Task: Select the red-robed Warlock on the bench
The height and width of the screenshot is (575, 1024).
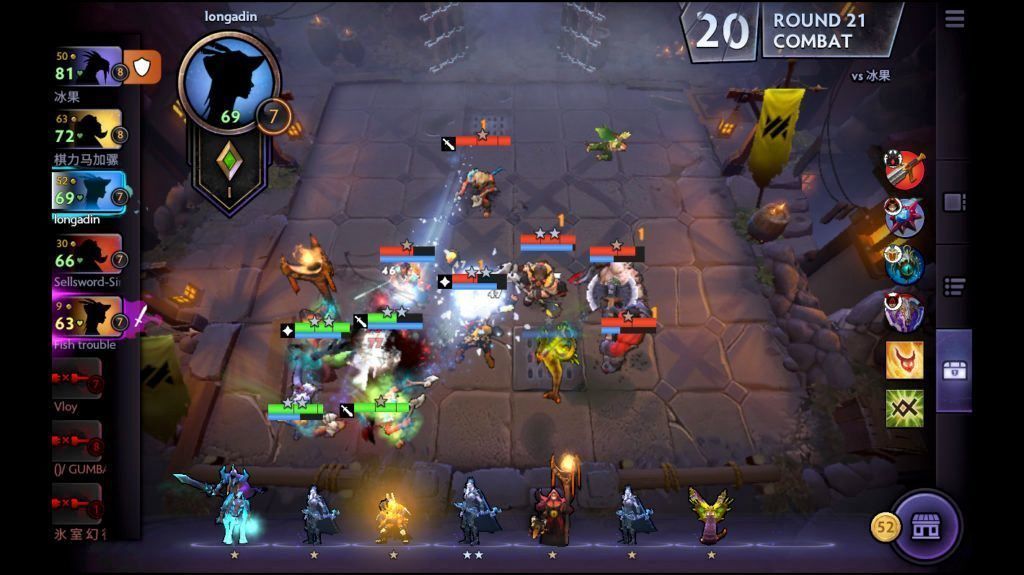Action: pos(551,510)
